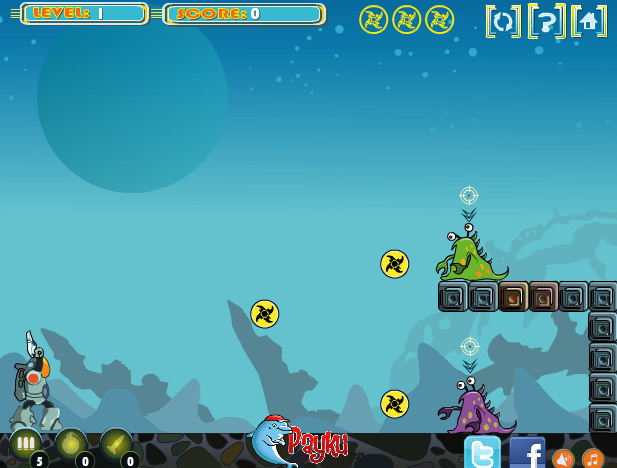Select the bullets ammo icon
This screenshot has height=468, width=617.
coord(25,444)
